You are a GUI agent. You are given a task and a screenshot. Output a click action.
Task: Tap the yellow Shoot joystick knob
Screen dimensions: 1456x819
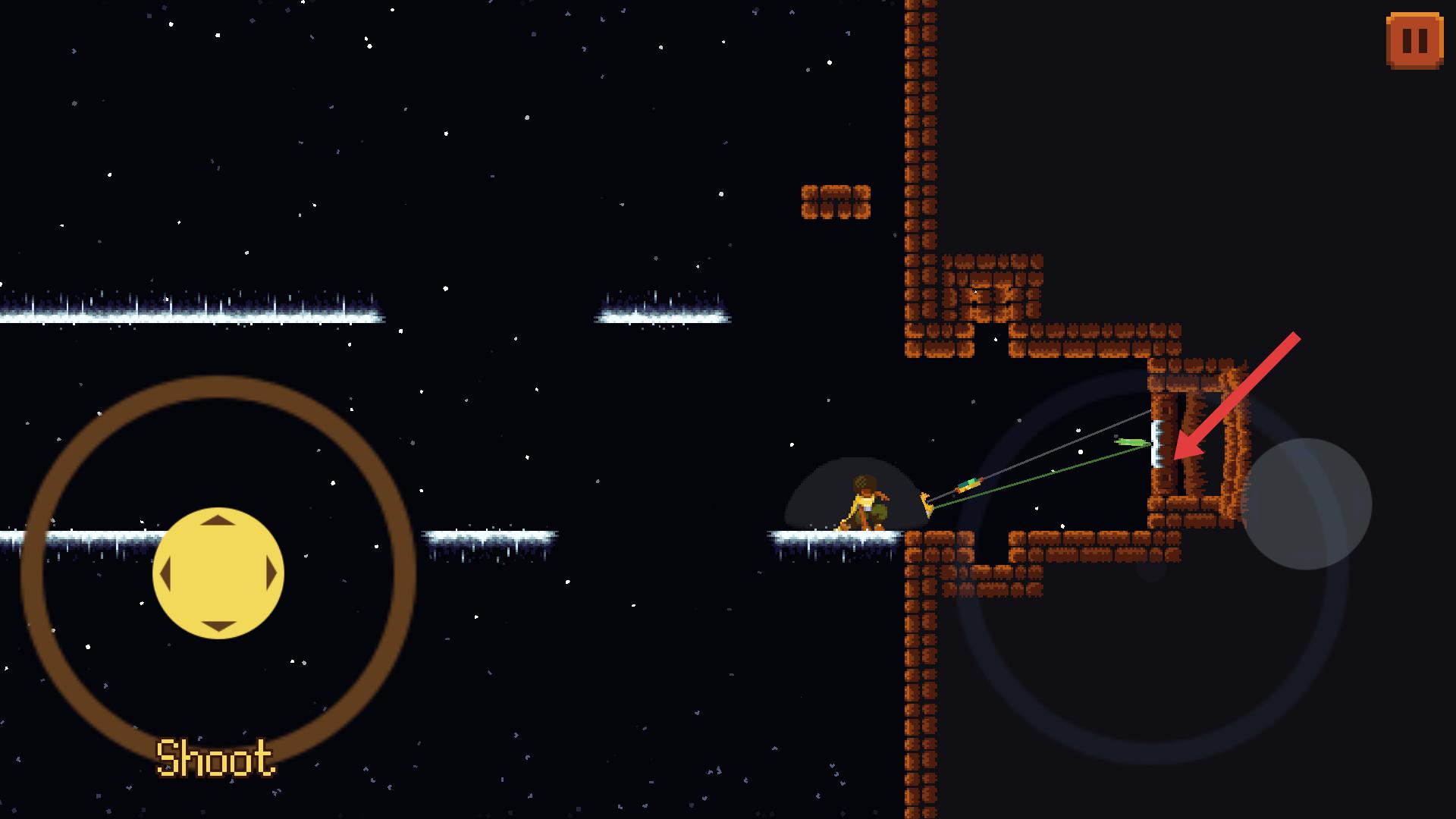pos(218,573)
